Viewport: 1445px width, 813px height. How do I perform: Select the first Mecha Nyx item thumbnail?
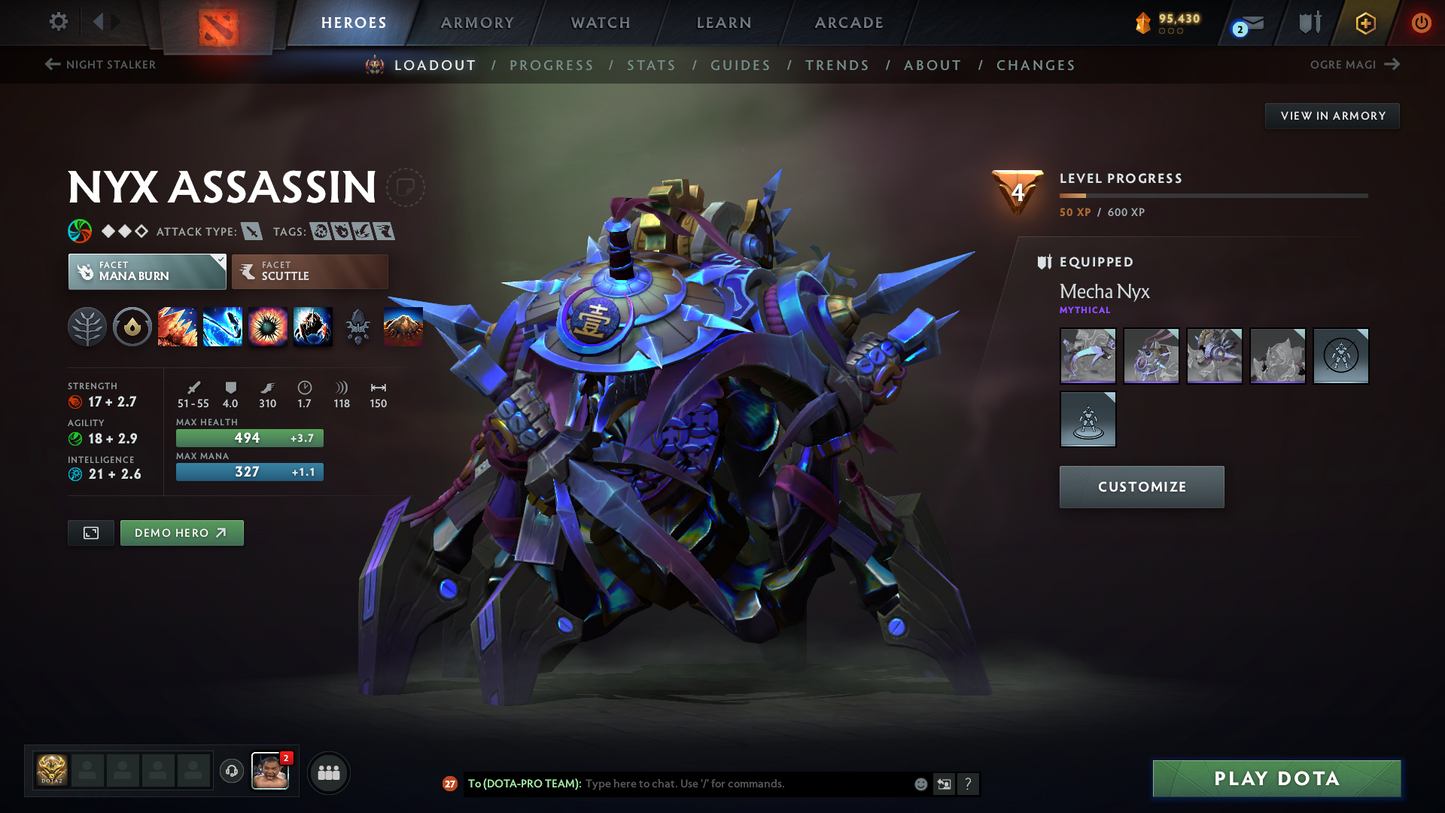tap(1087, 355)
